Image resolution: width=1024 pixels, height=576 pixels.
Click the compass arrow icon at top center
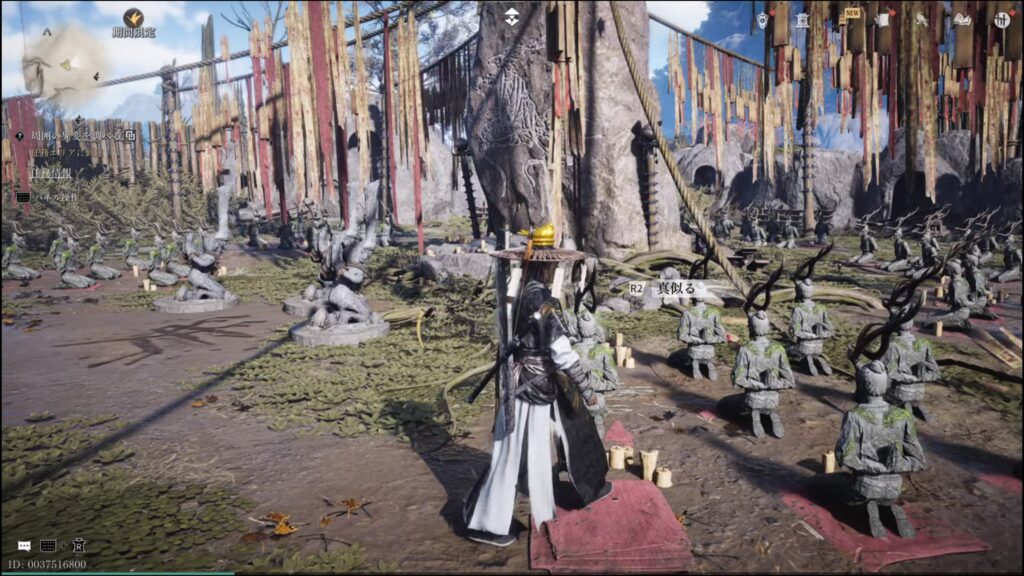tap(511, 16)
